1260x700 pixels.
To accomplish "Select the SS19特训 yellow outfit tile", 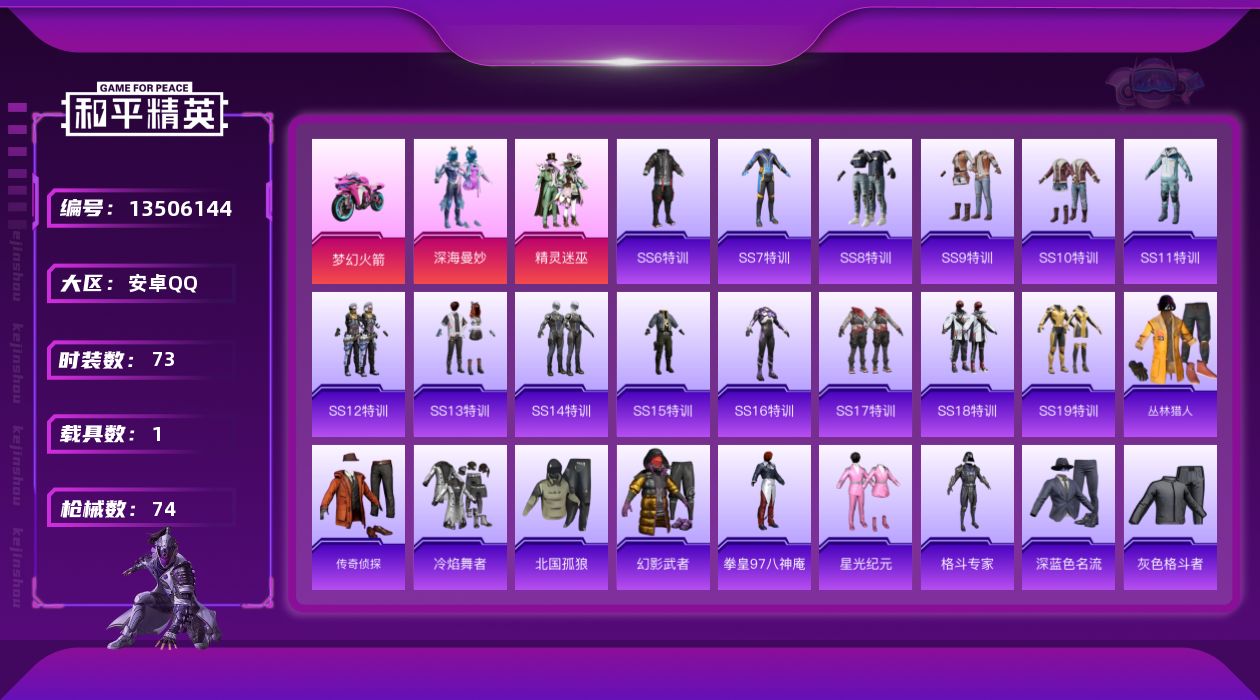I will coord(1068,364).
